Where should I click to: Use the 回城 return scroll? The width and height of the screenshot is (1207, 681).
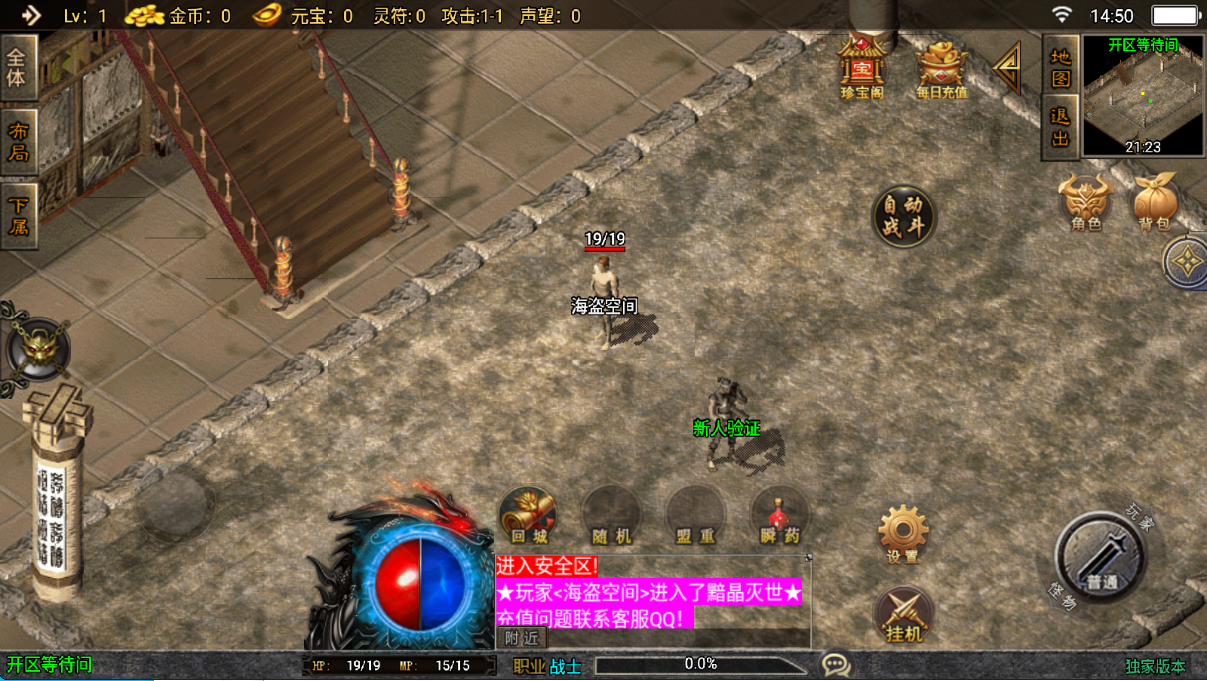click(527, 516)
